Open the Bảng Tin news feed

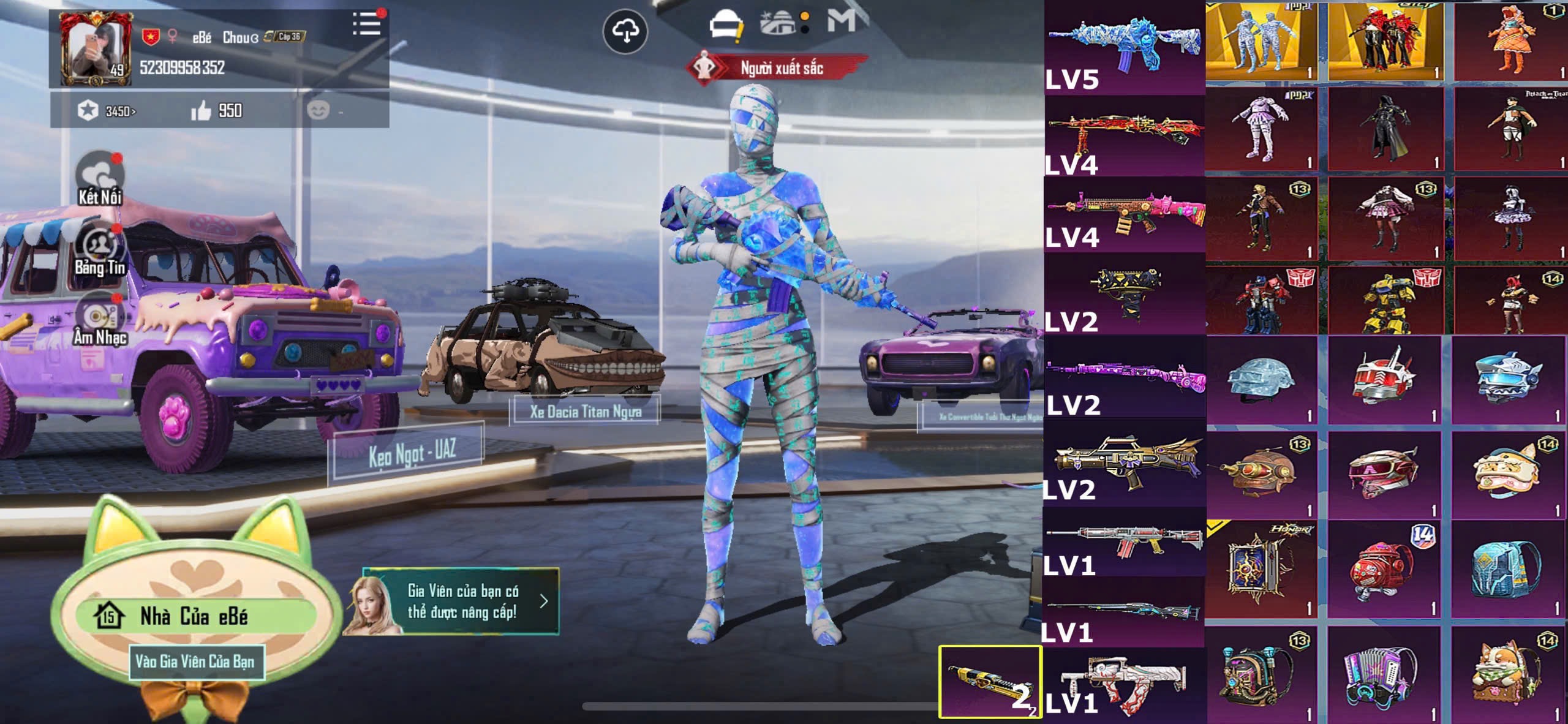pyautogui.click(x=100, y=249)
